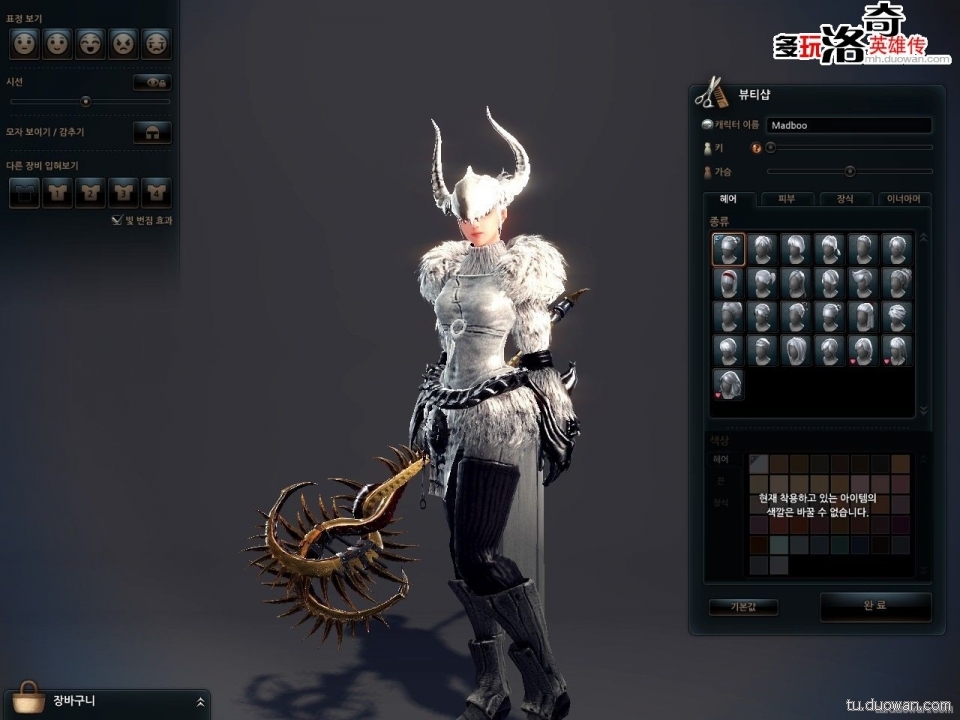Viewport: 960px width, 720px height.
Task: Select the highlighted first hairstyle thumbnail
Action: pos(728,249)
